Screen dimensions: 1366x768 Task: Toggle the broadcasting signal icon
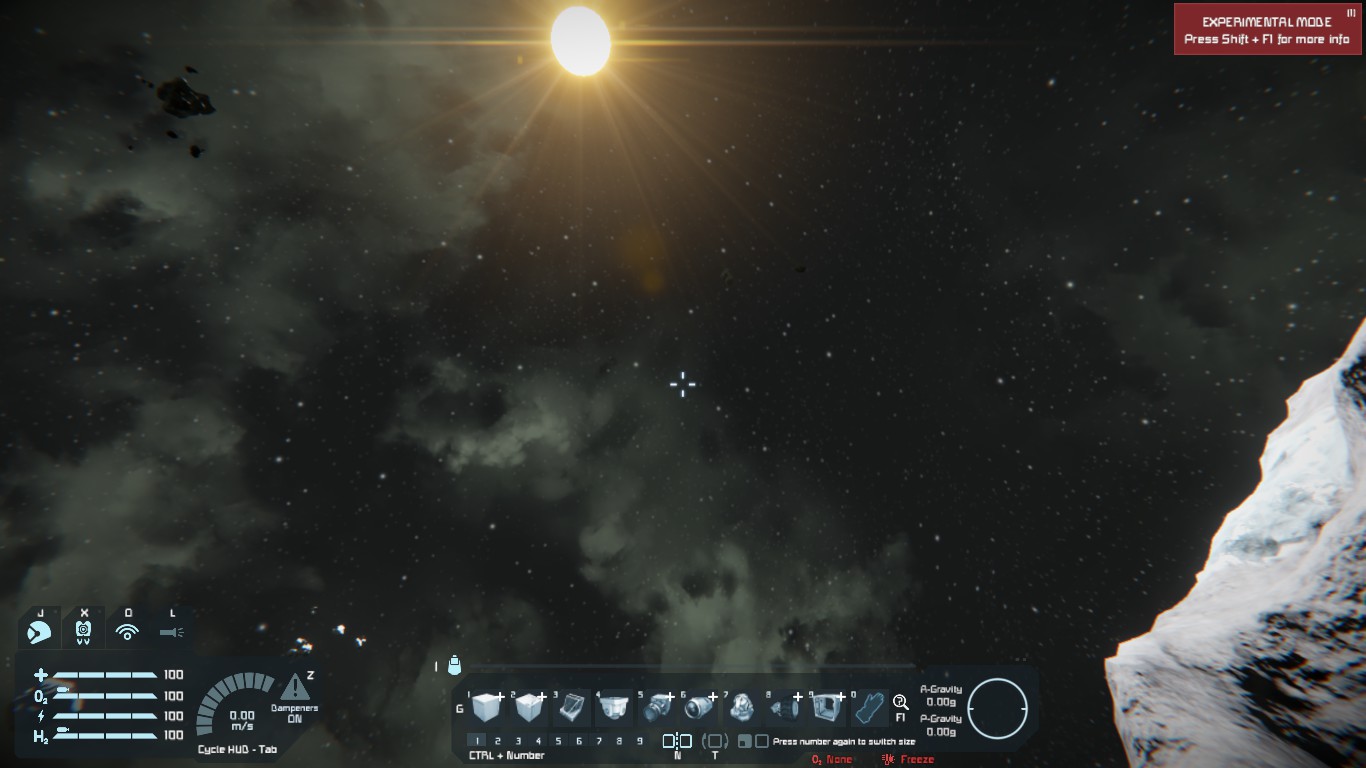tap(127, 632)
